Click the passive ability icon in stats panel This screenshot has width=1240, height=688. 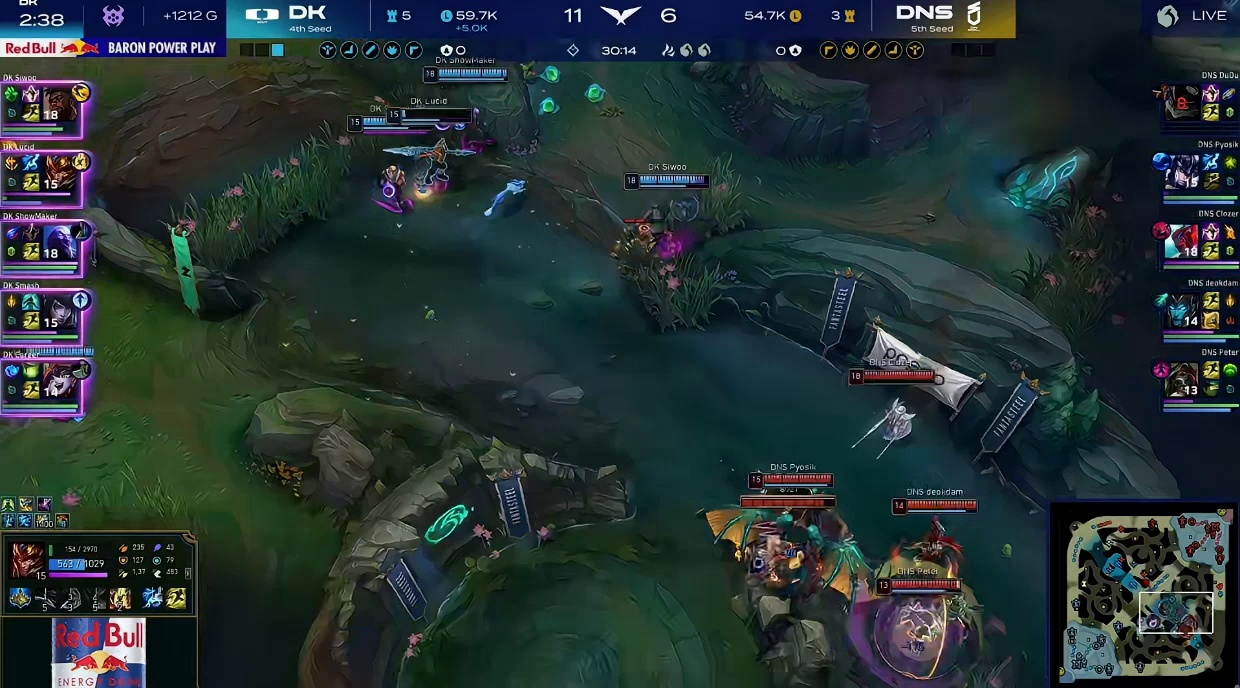tap(20, 599)
